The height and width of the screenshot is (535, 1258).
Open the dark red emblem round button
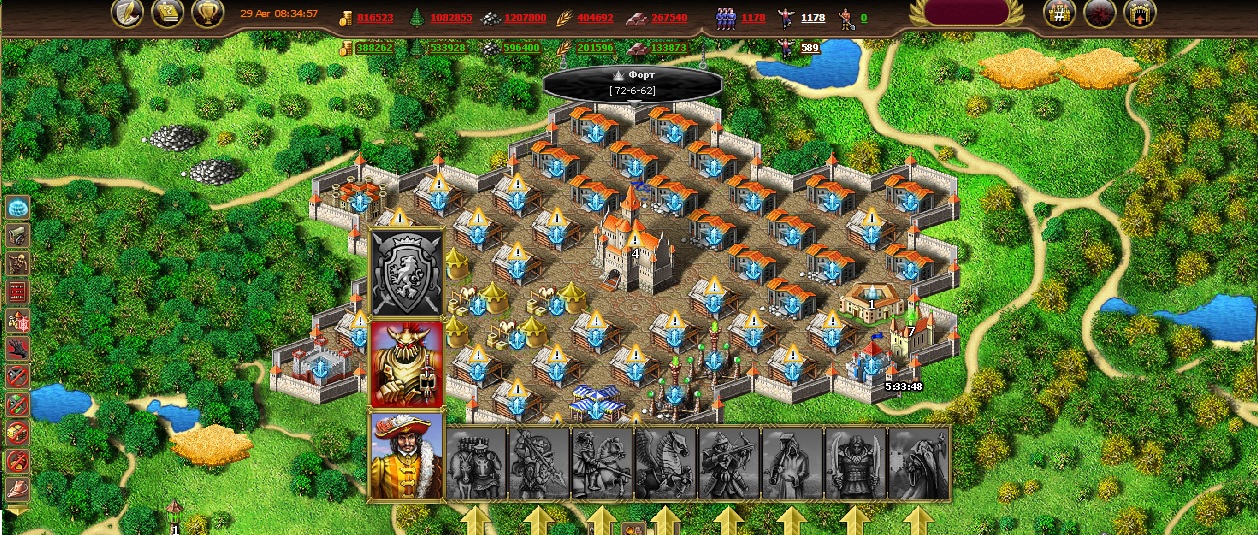point(1099,13)
